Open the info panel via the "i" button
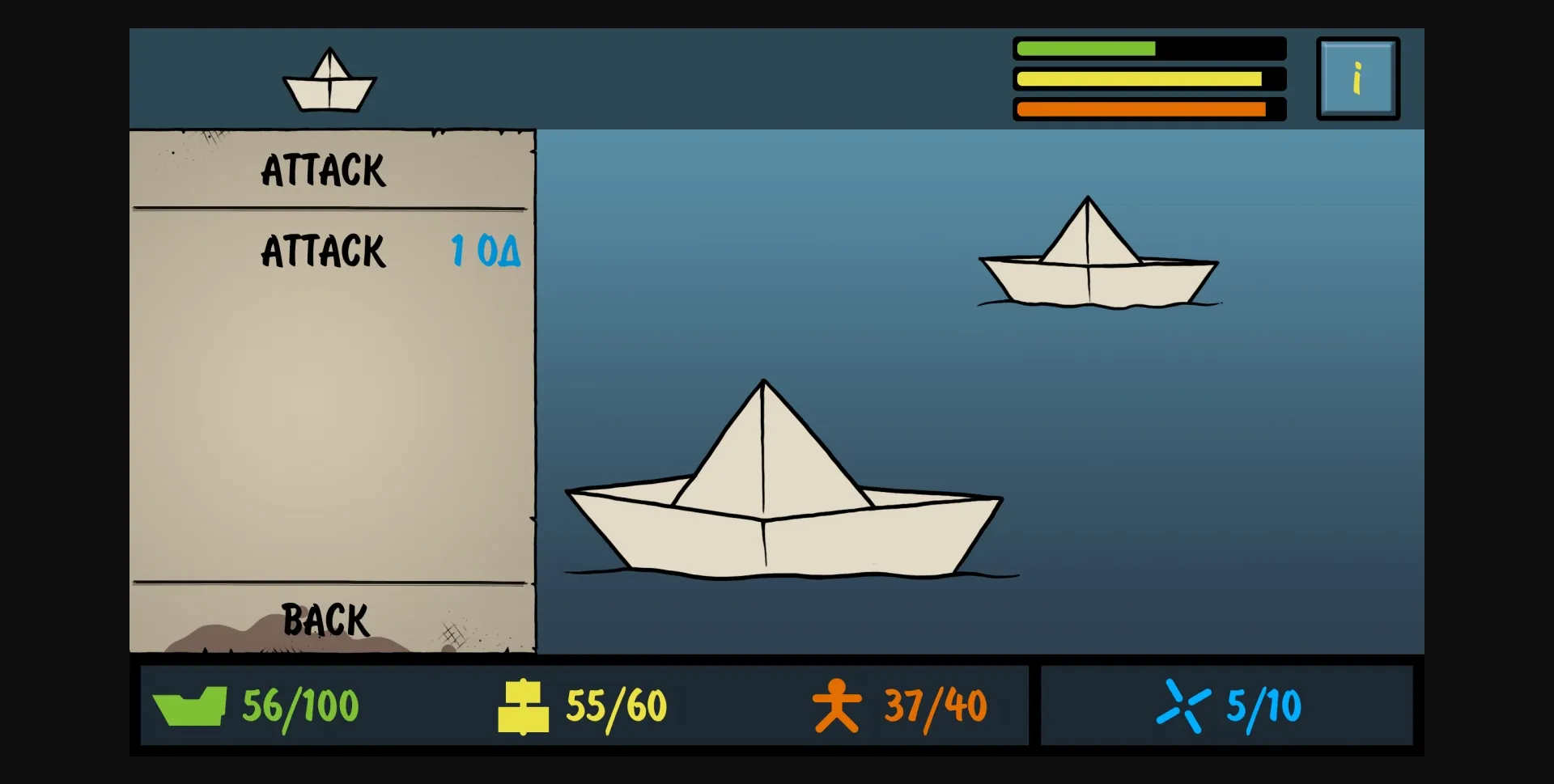Viewport: 1554px width, 784px height. point(1357,78)
